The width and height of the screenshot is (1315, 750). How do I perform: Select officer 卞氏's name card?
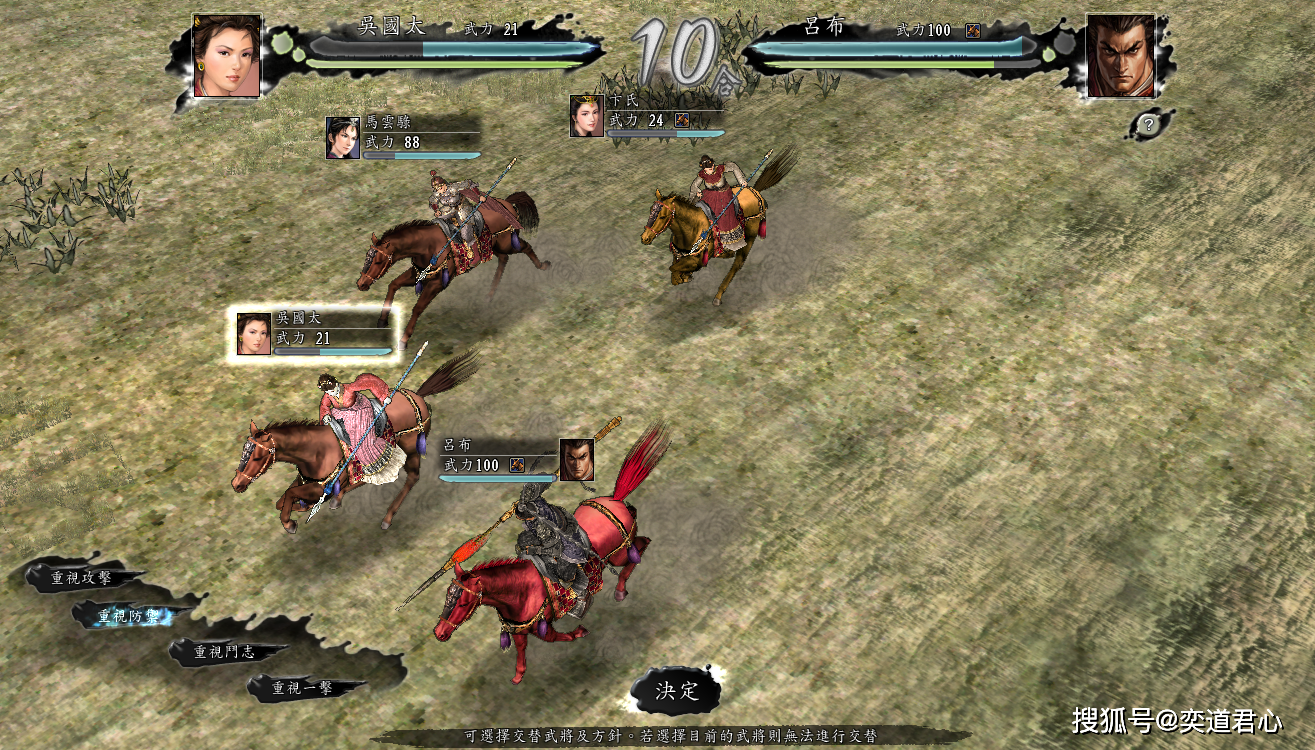point(646,116)
